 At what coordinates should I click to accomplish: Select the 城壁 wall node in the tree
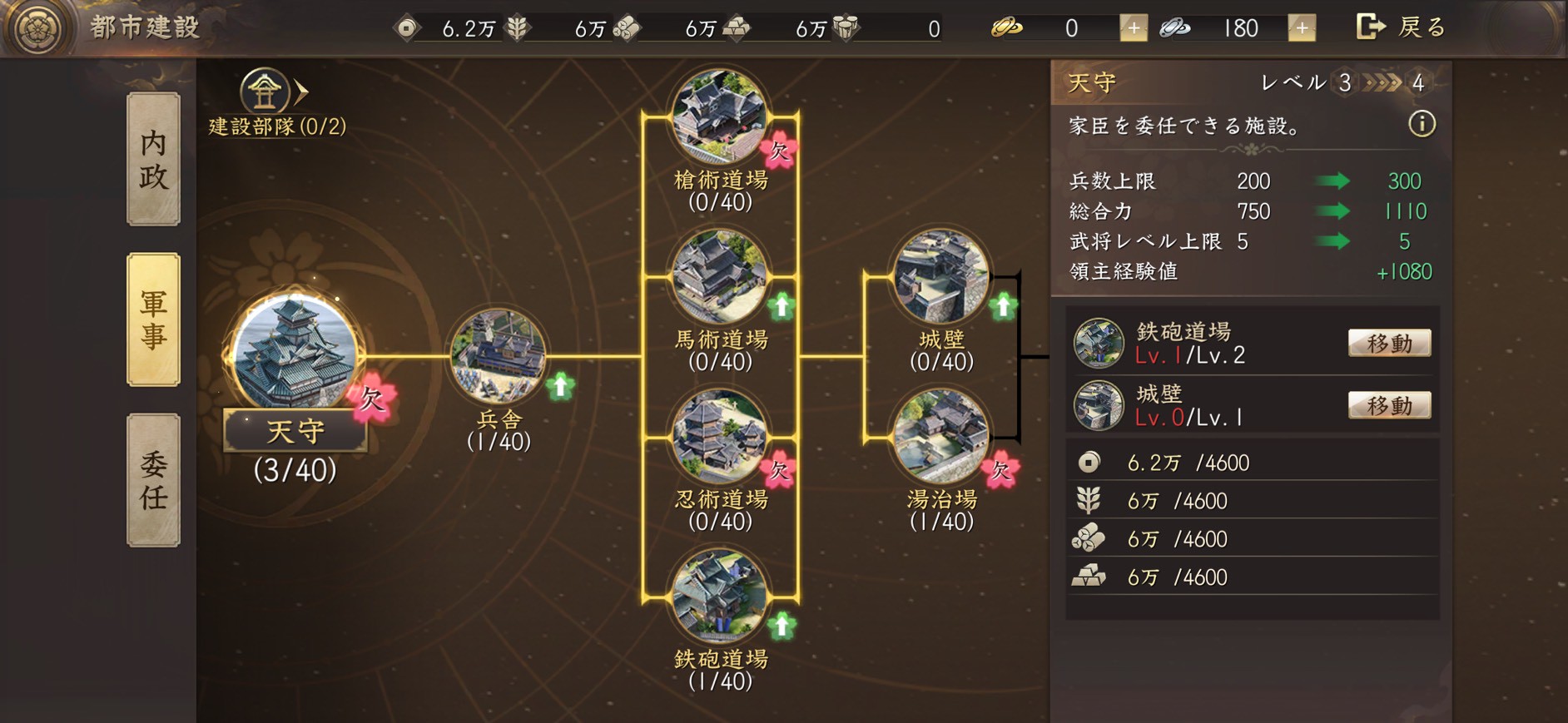pos(940,276)
